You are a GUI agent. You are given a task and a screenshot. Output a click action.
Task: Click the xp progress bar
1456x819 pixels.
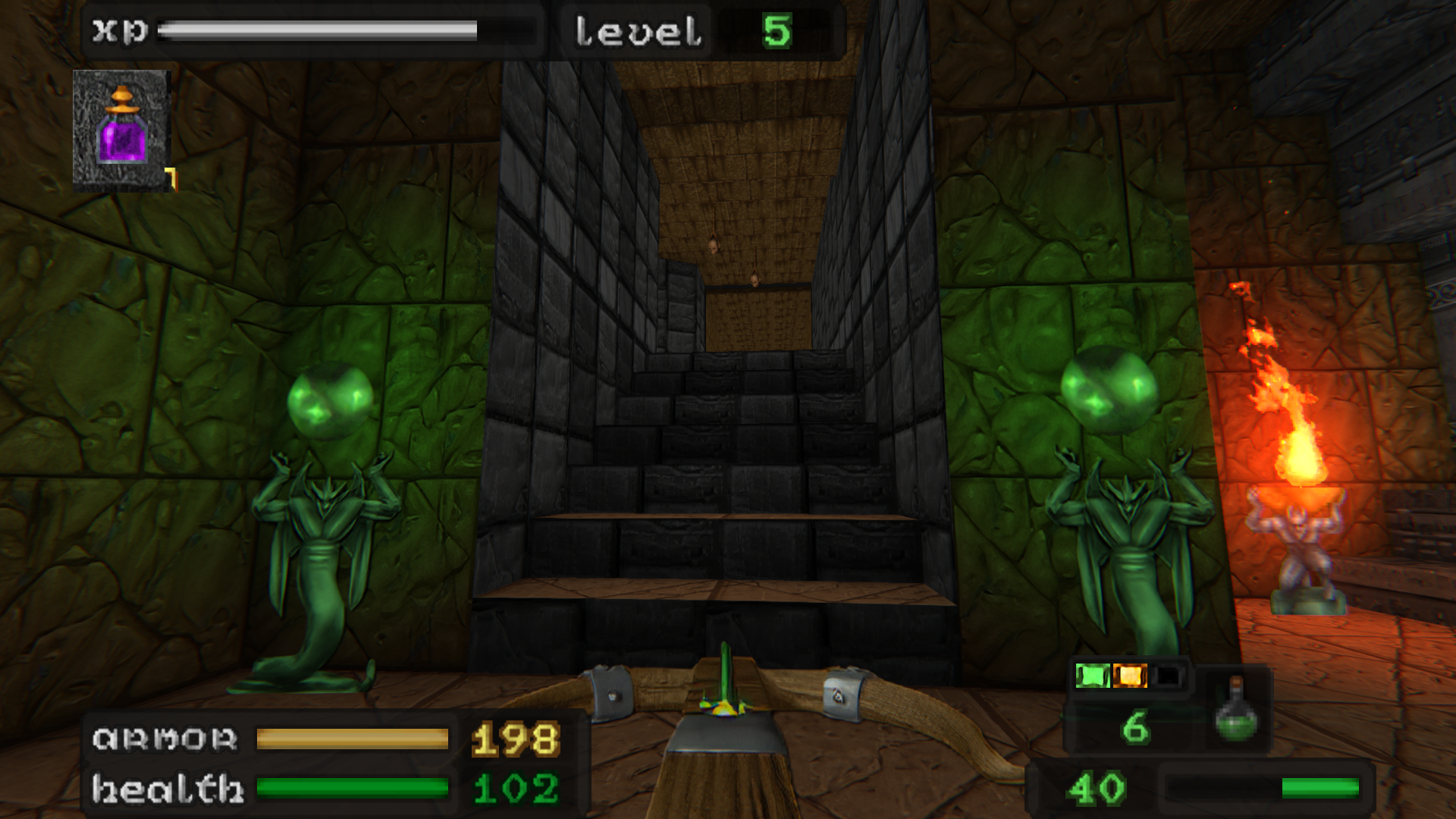click(318, 32)
